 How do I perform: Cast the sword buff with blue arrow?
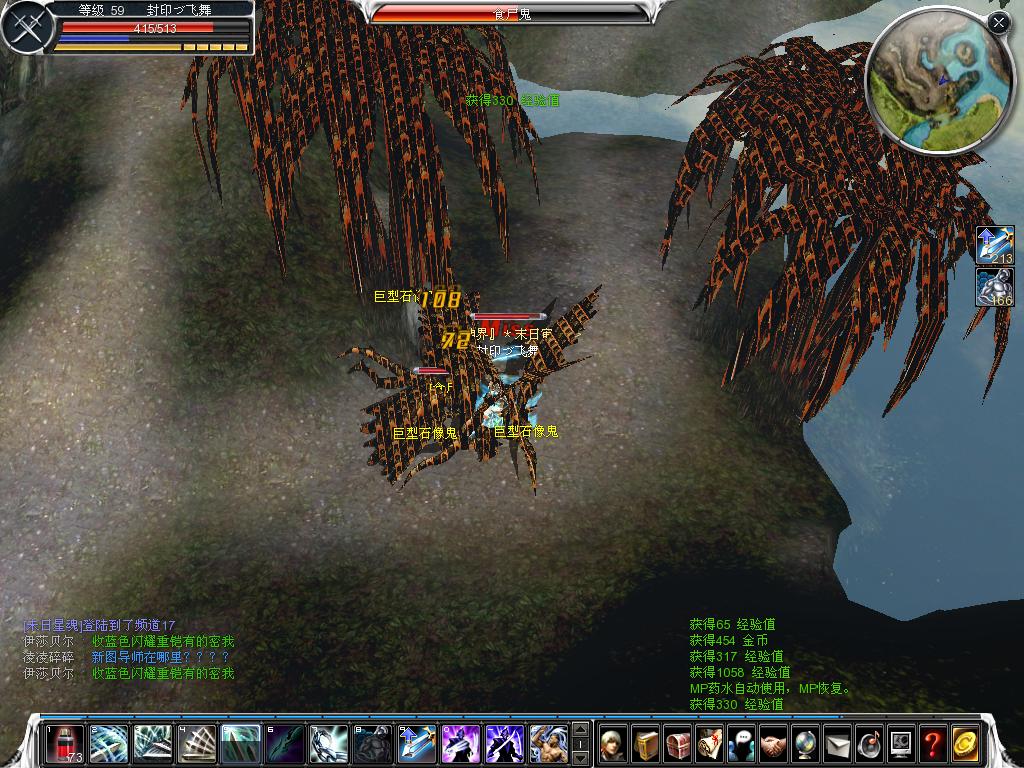pos(417,744)
